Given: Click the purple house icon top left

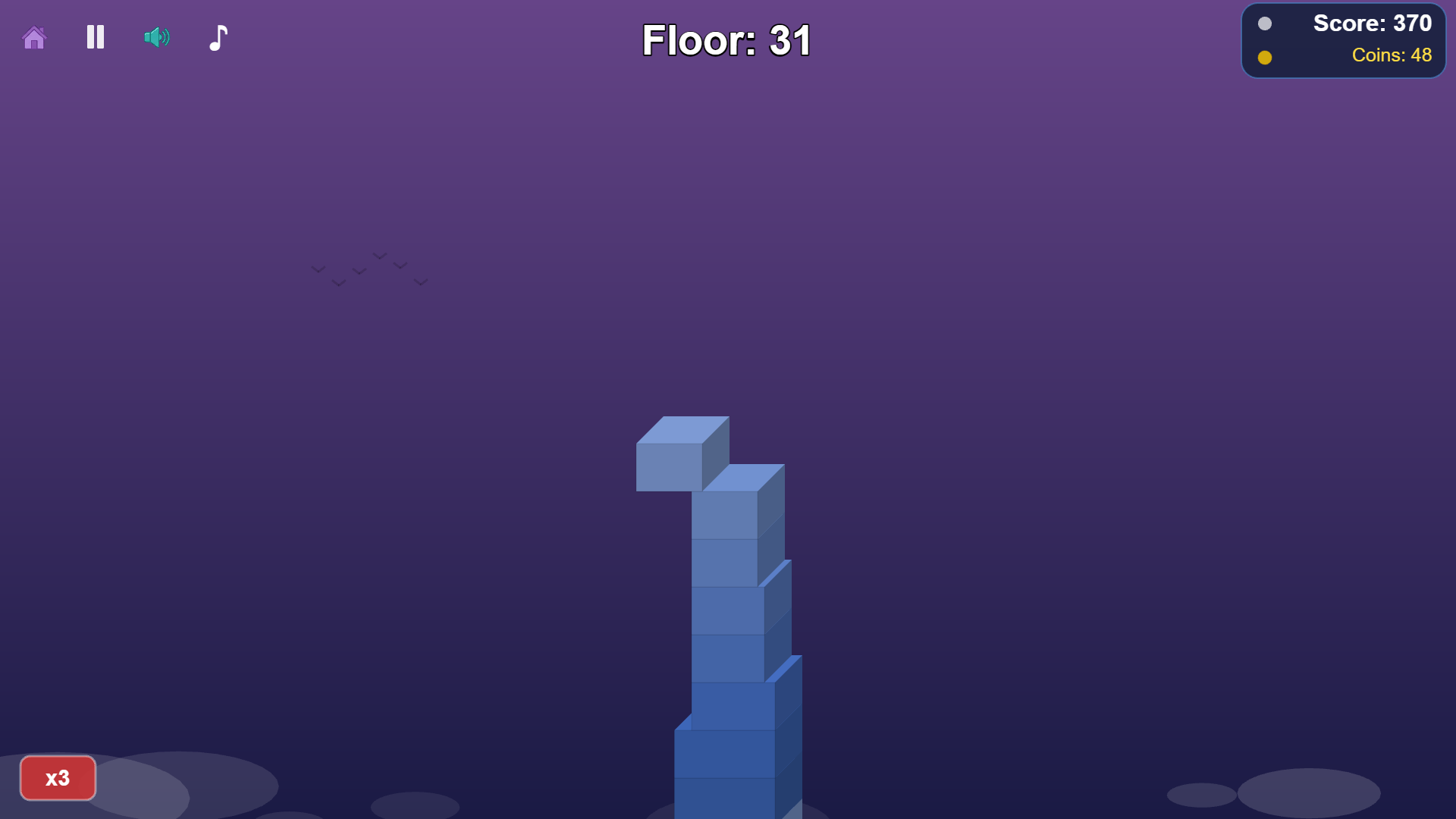Looking at the screenshot, I should (34, 37).
